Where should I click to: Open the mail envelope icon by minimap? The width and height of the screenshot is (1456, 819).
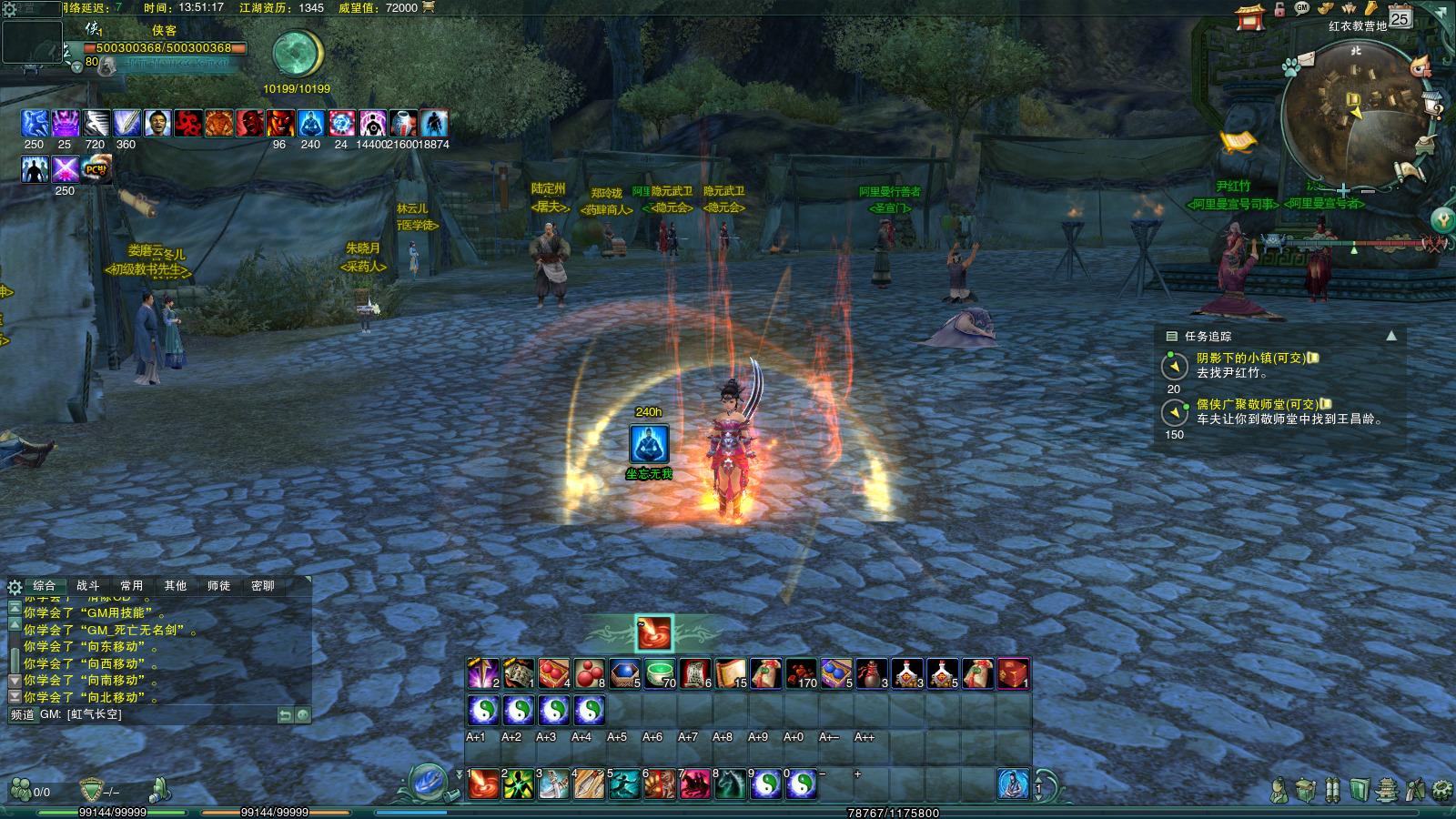1307,60
